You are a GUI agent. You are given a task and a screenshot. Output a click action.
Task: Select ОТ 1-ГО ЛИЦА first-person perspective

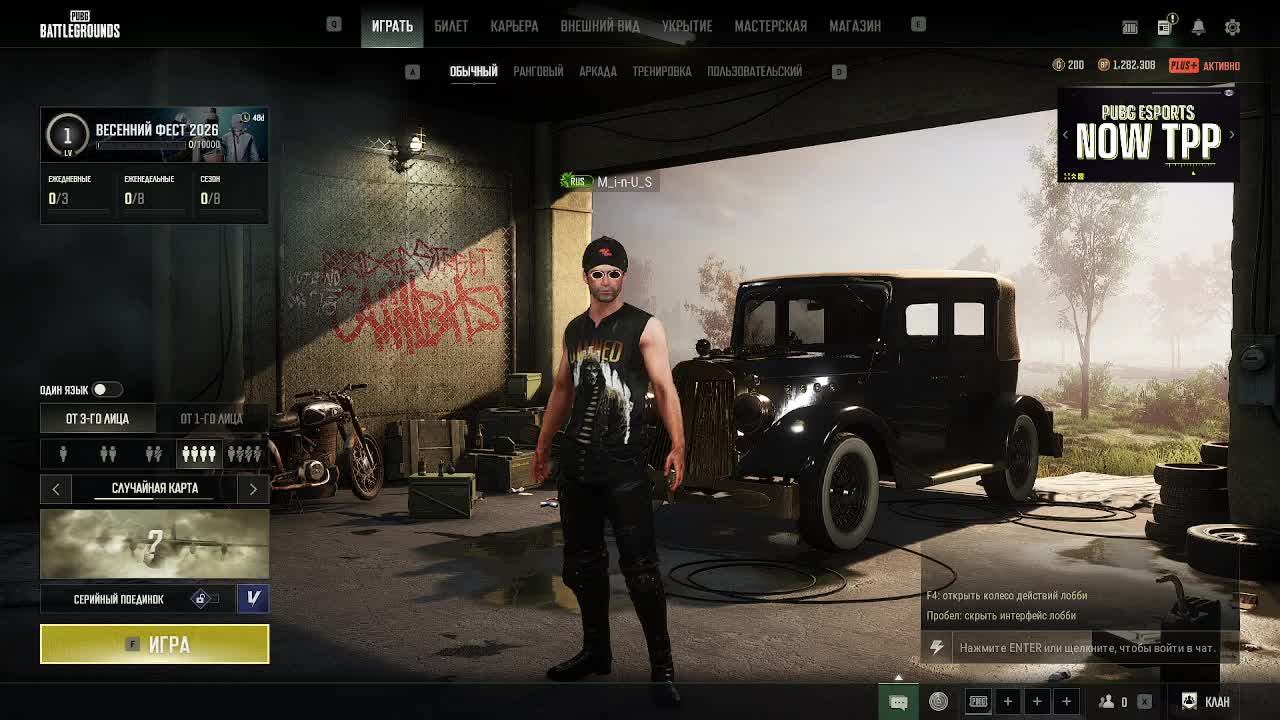point(211,418)
